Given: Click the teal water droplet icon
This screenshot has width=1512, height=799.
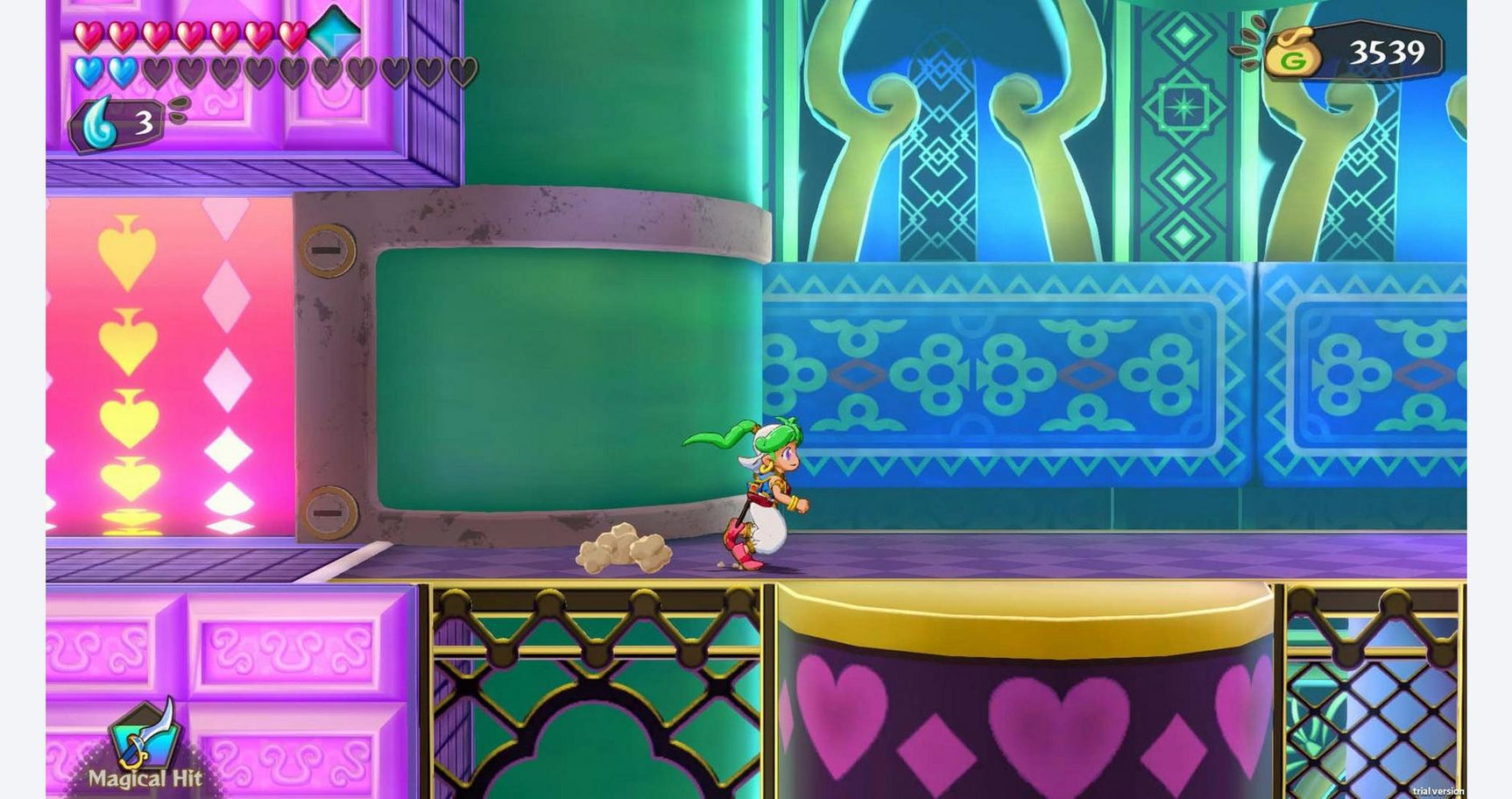Looking at the screenshot, I should tap(101, 120).
